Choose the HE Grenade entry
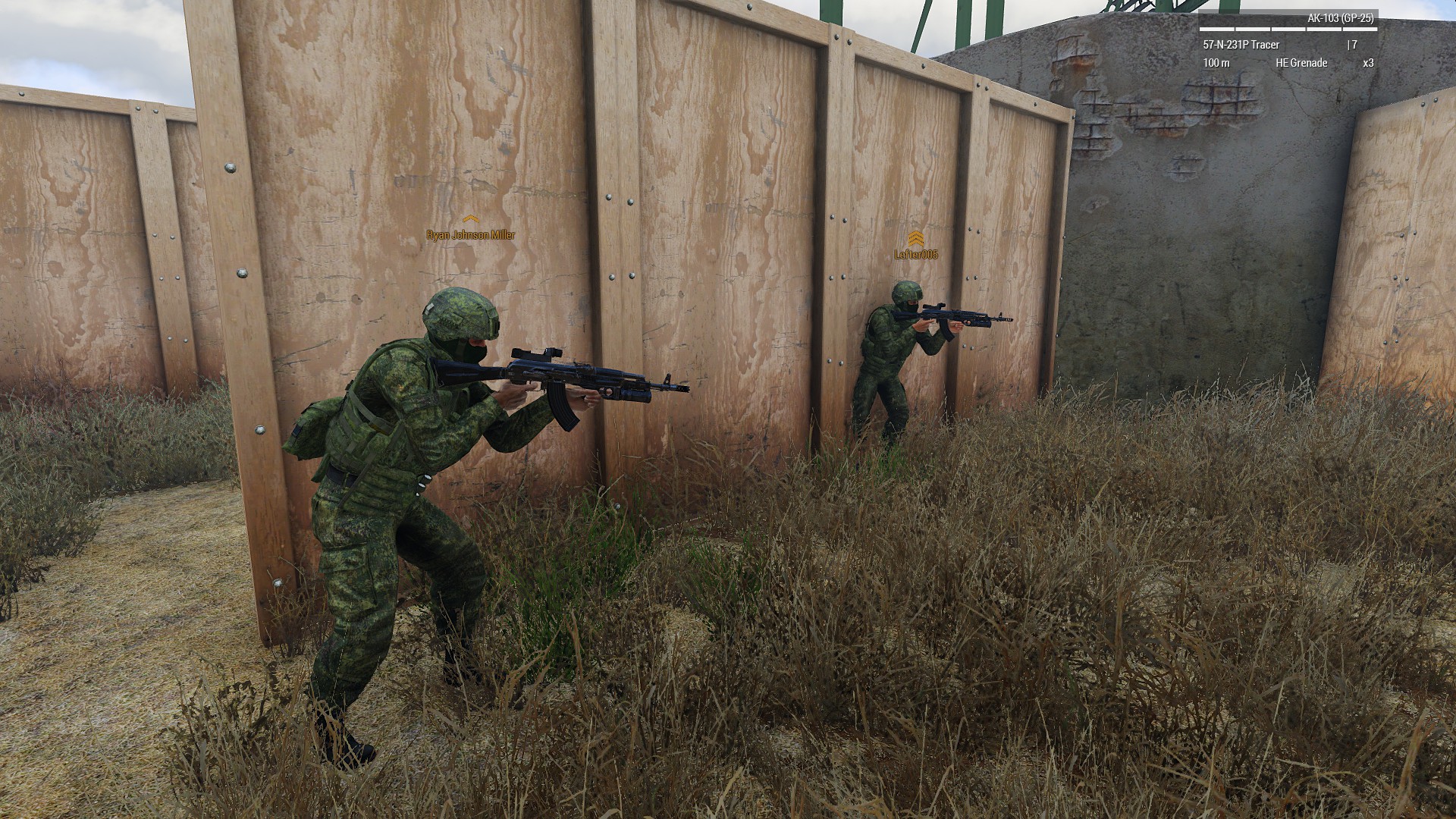 [x=1301, y=63]
